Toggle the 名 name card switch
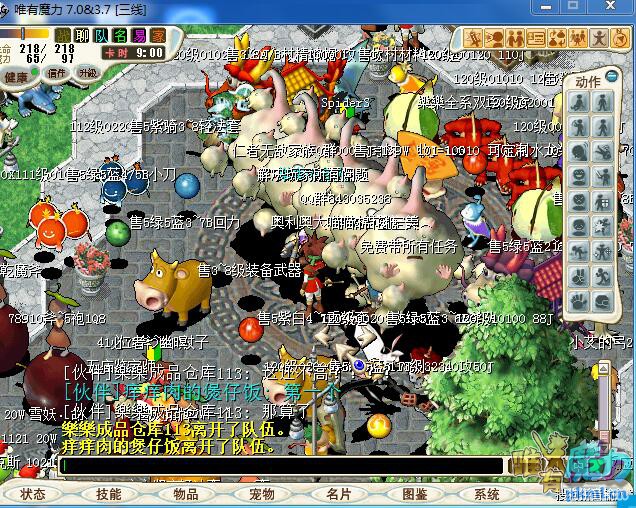The height and width of the screenshot is (508, 636). pyautogui.click(x=121, y=35)
